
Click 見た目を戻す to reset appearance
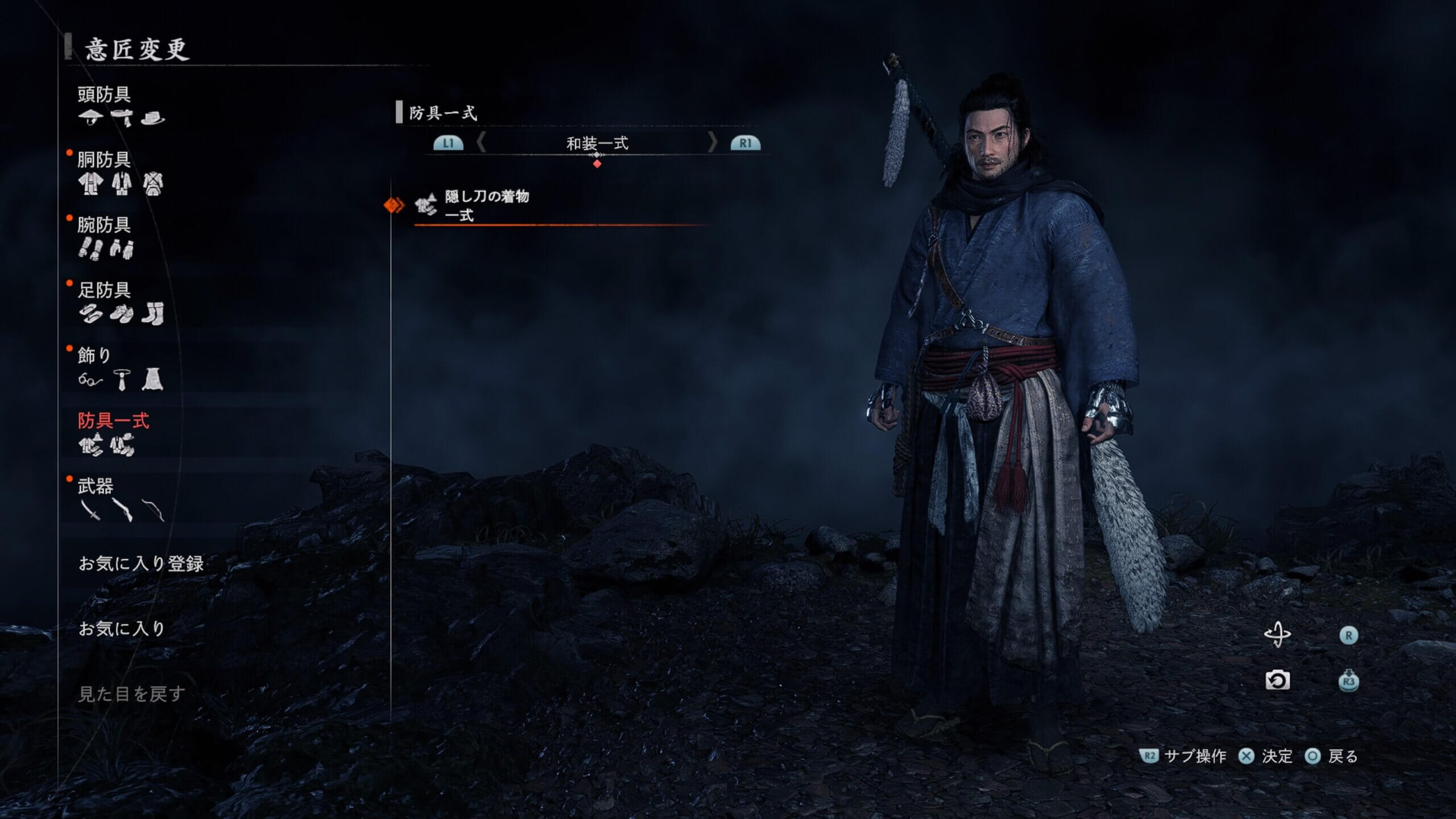(x=131, y=694)
